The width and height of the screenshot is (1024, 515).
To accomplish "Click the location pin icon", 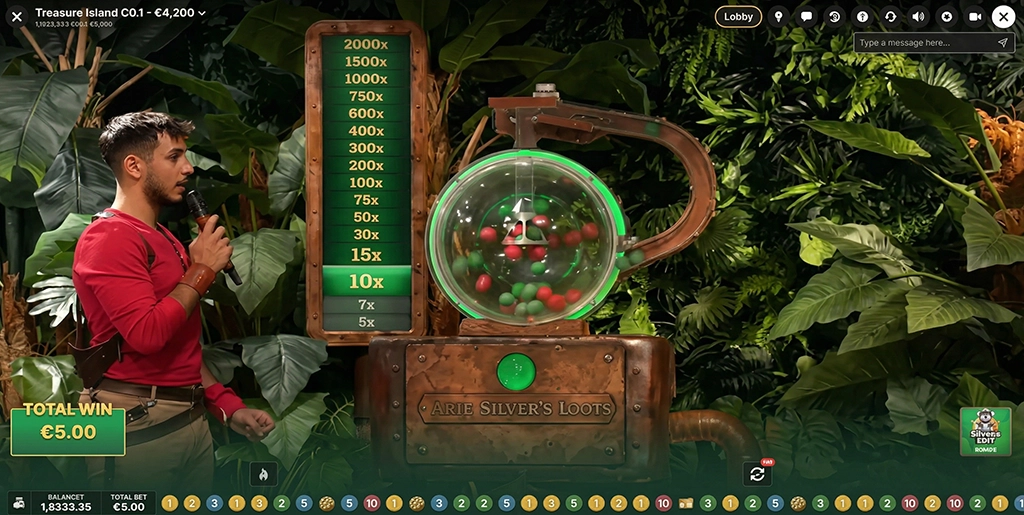I will (x=778, y=16).
